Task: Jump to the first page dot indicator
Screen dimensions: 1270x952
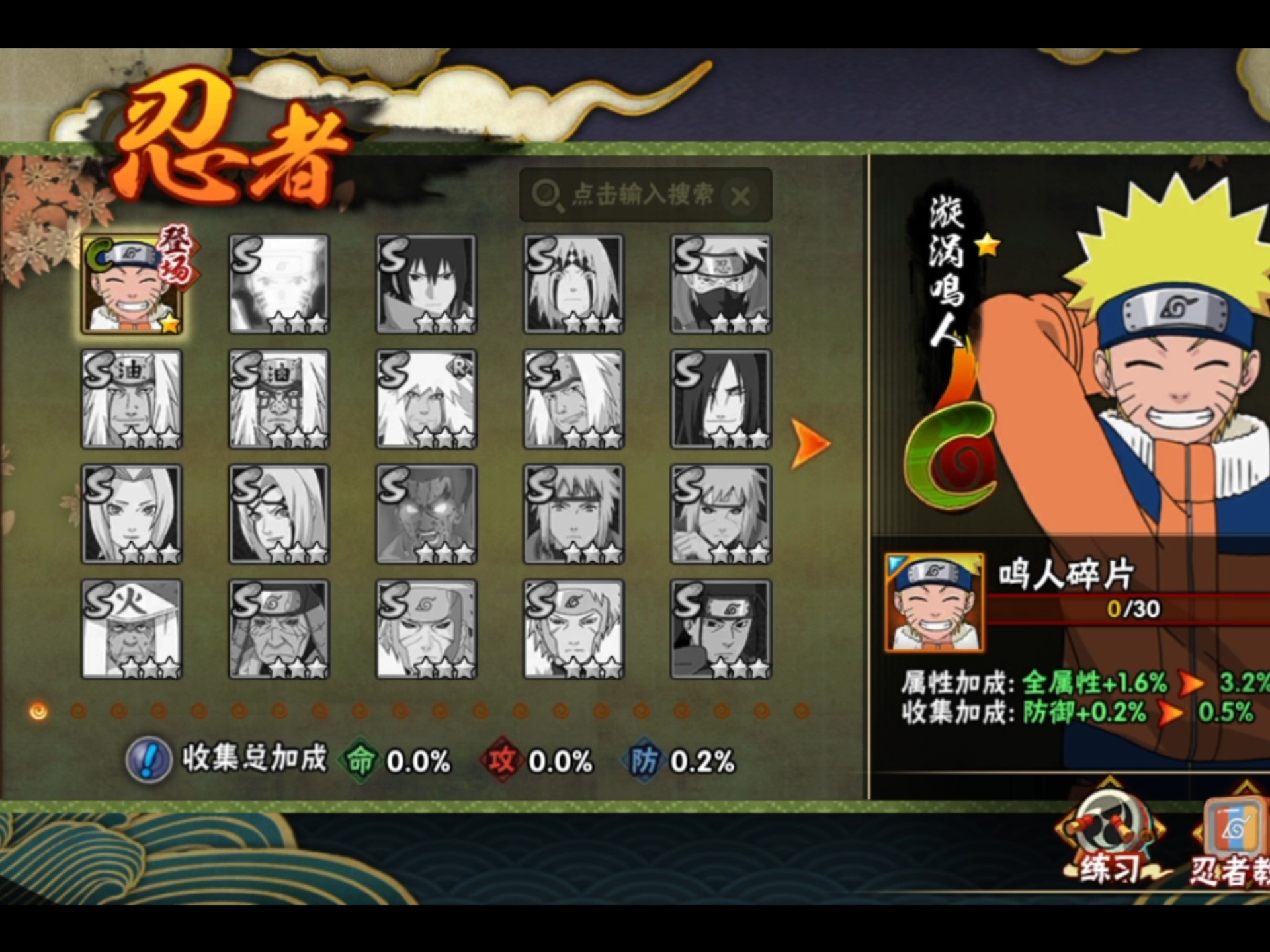Action: point(38,711)
